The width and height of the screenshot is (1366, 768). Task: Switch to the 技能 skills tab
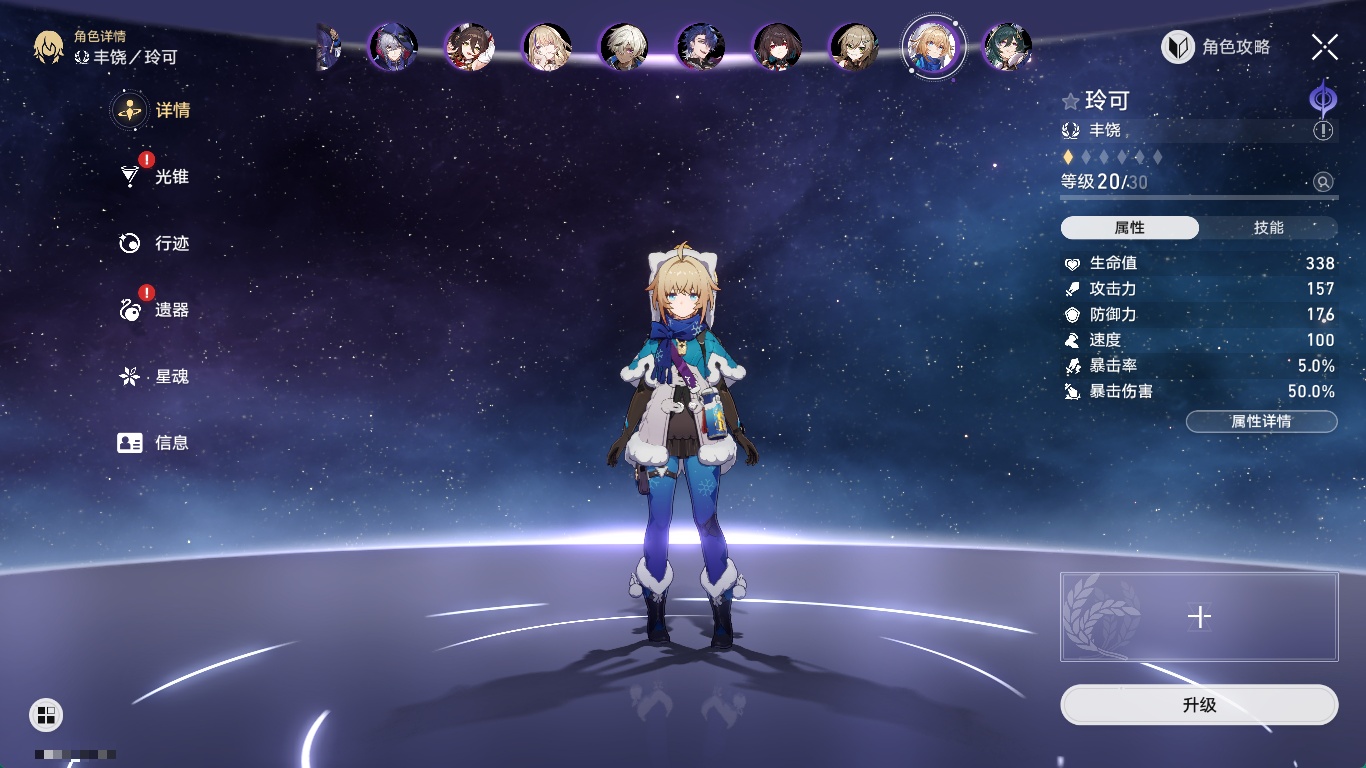tap(1268, 228)
